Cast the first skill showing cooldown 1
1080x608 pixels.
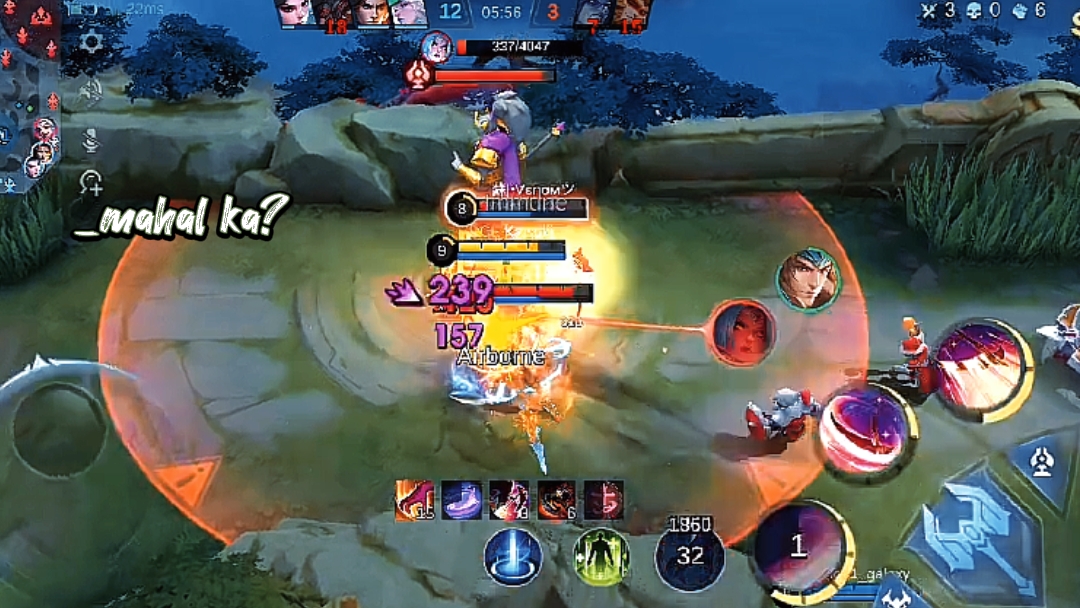click(x=797, y=546)
